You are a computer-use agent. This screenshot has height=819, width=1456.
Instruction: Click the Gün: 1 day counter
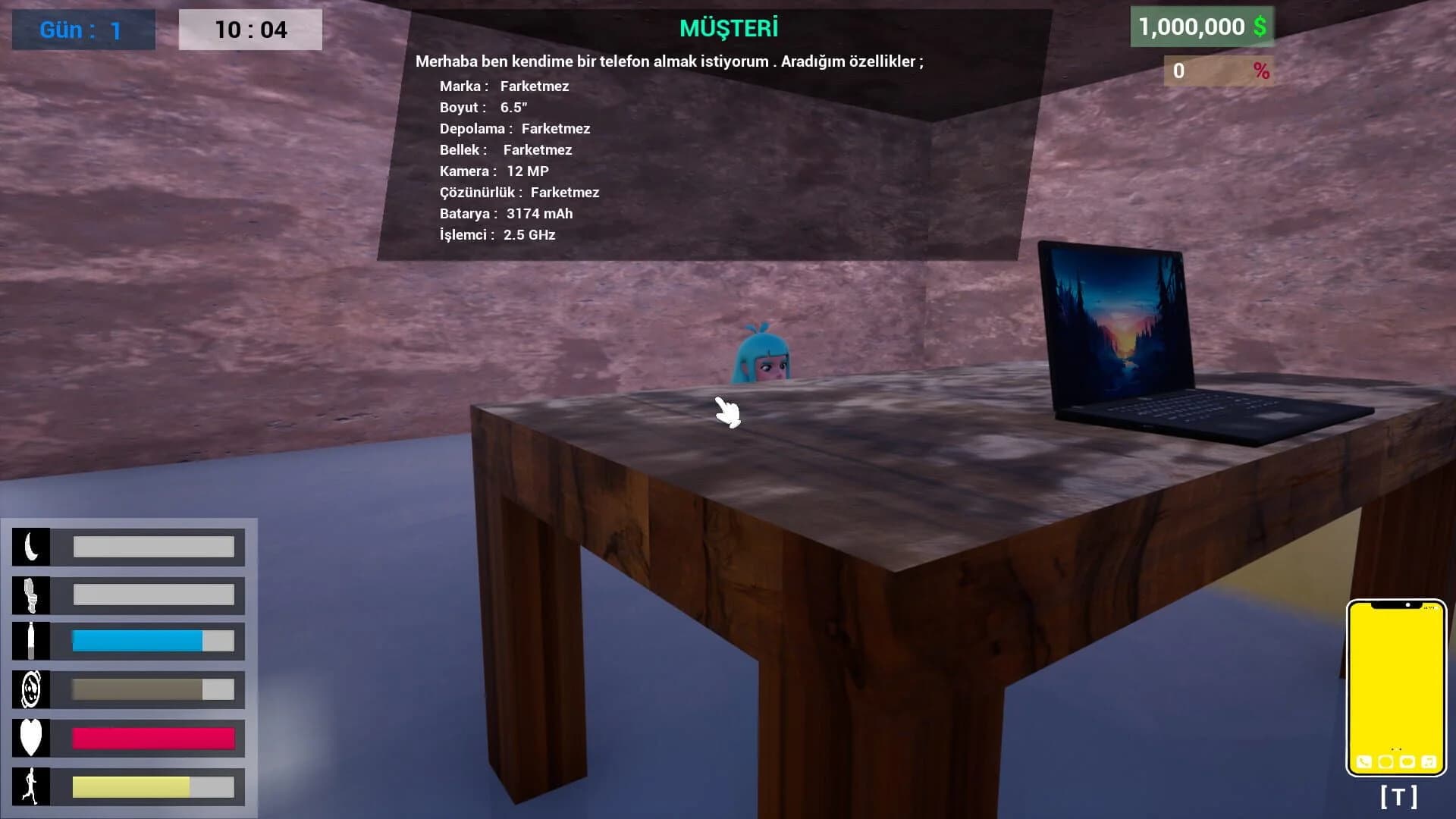tap(83, 30)
